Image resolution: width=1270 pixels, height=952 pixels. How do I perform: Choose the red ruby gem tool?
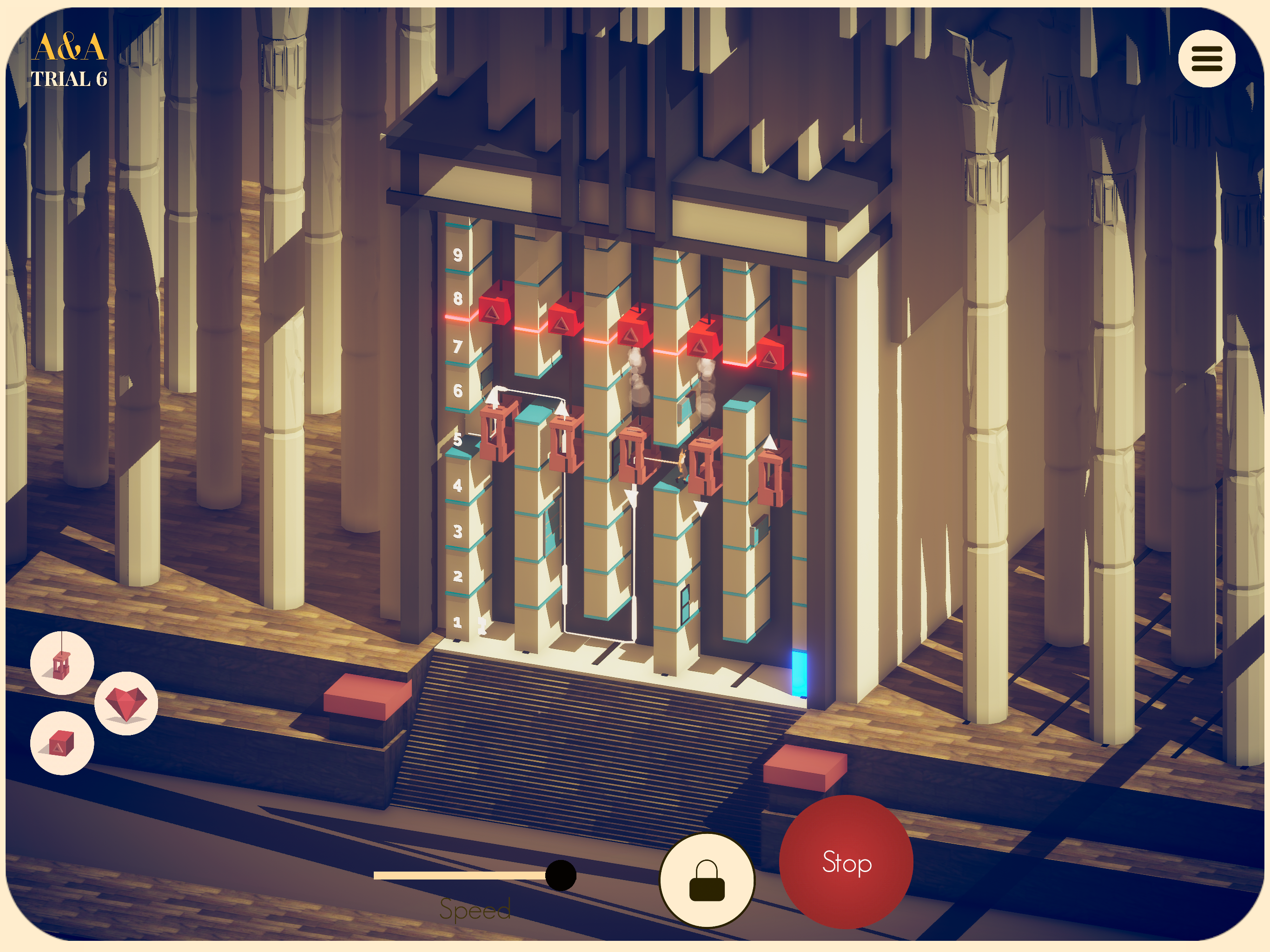pos(126,703)
